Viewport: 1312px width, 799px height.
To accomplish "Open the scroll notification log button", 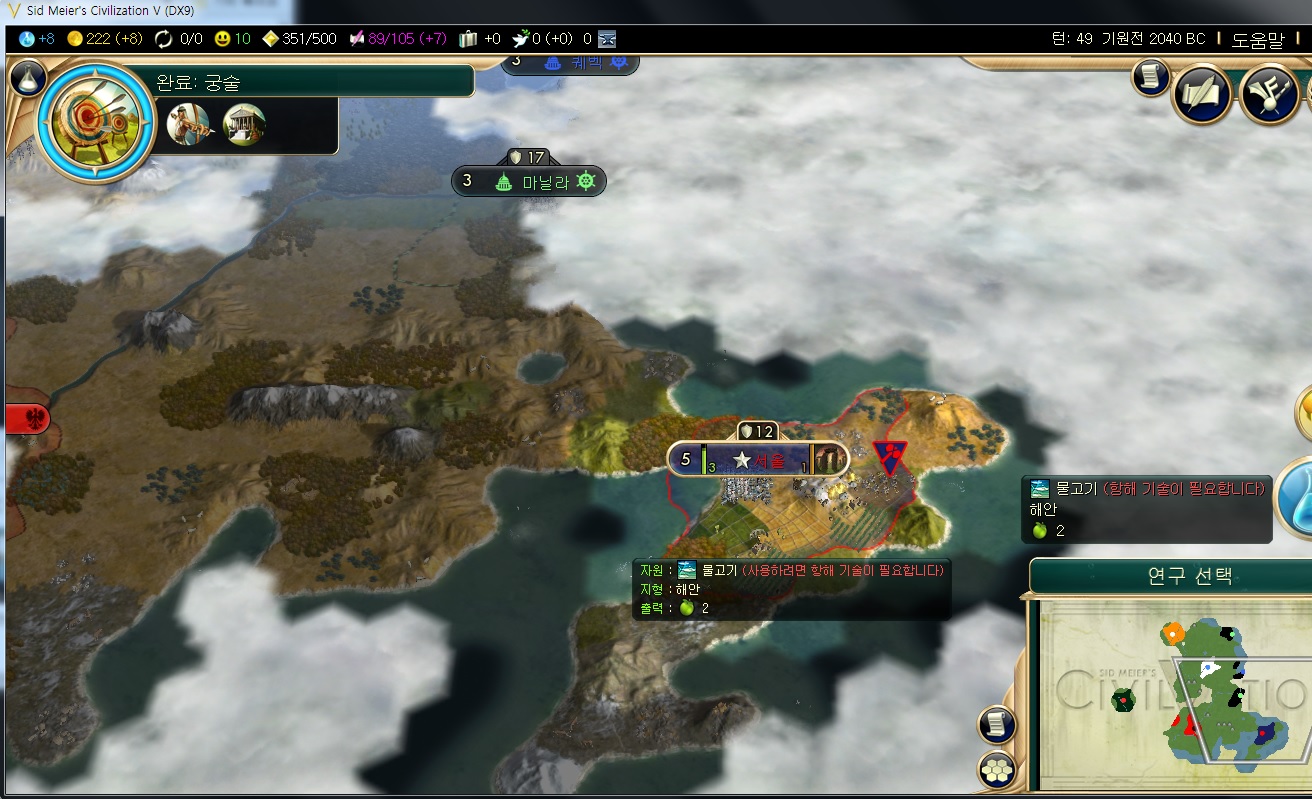I will tap(1151, 78).
